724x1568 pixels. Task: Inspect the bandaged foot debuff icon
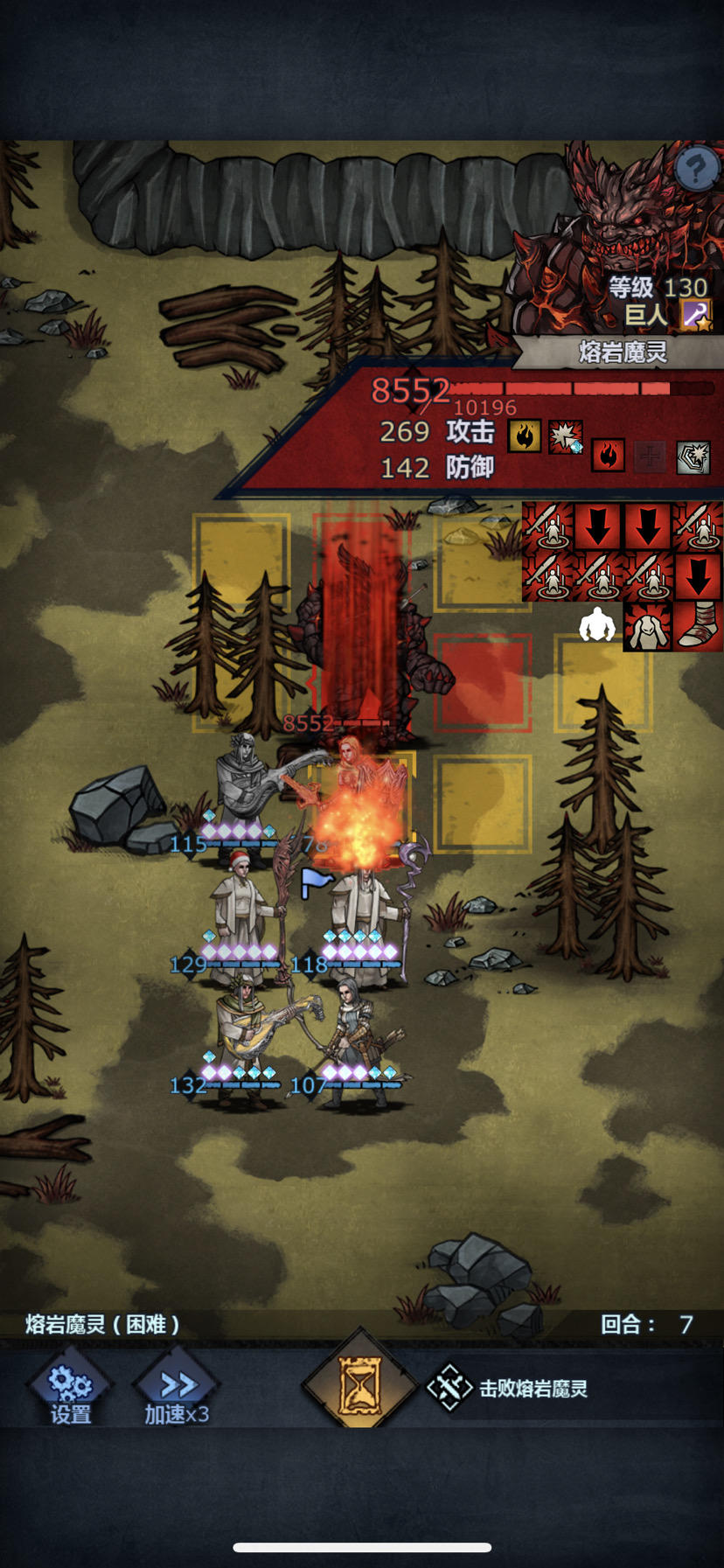point(698,626)
